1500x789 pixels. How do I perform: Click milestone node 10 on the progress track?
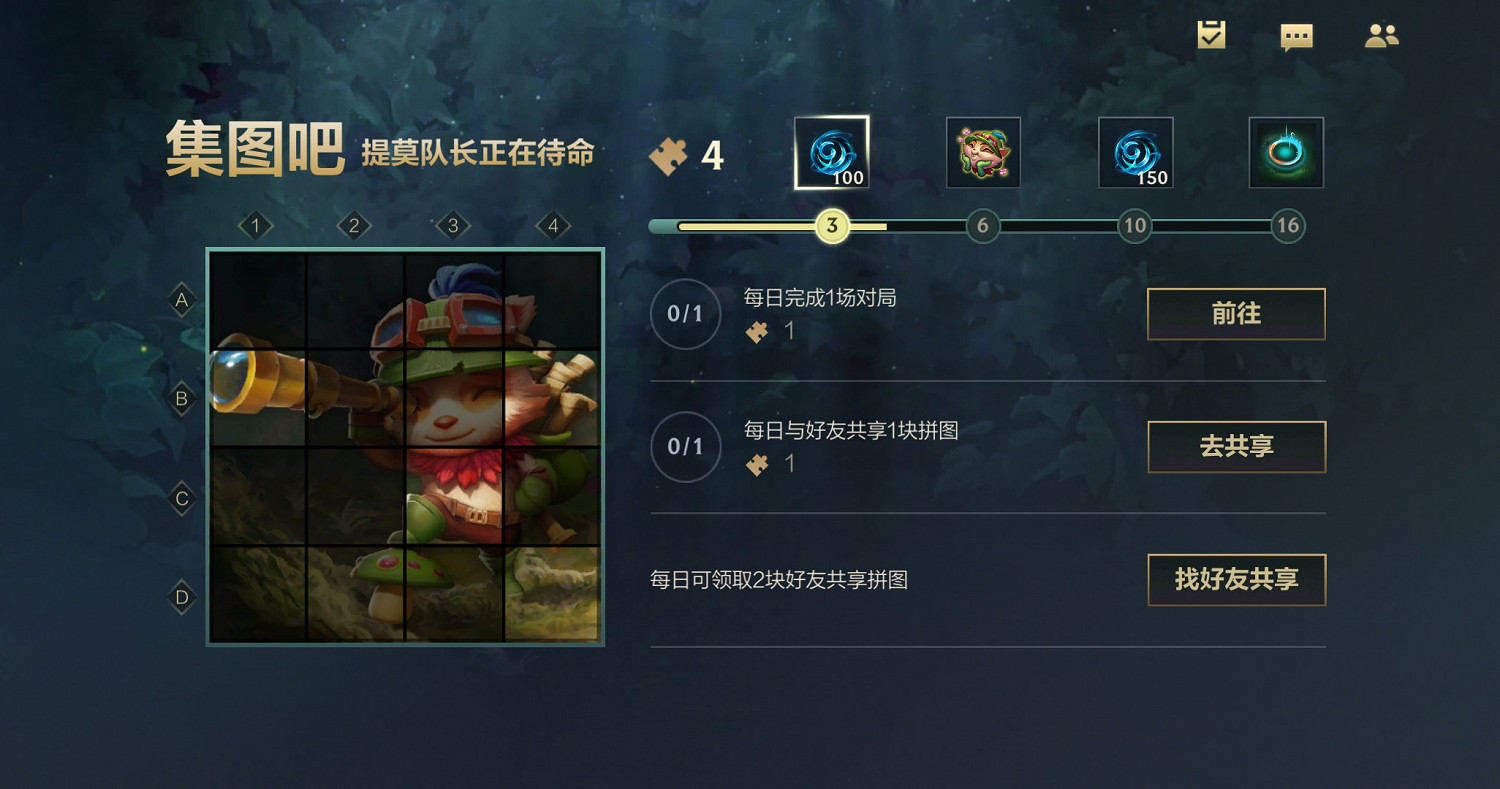(x=1135, y=226)
